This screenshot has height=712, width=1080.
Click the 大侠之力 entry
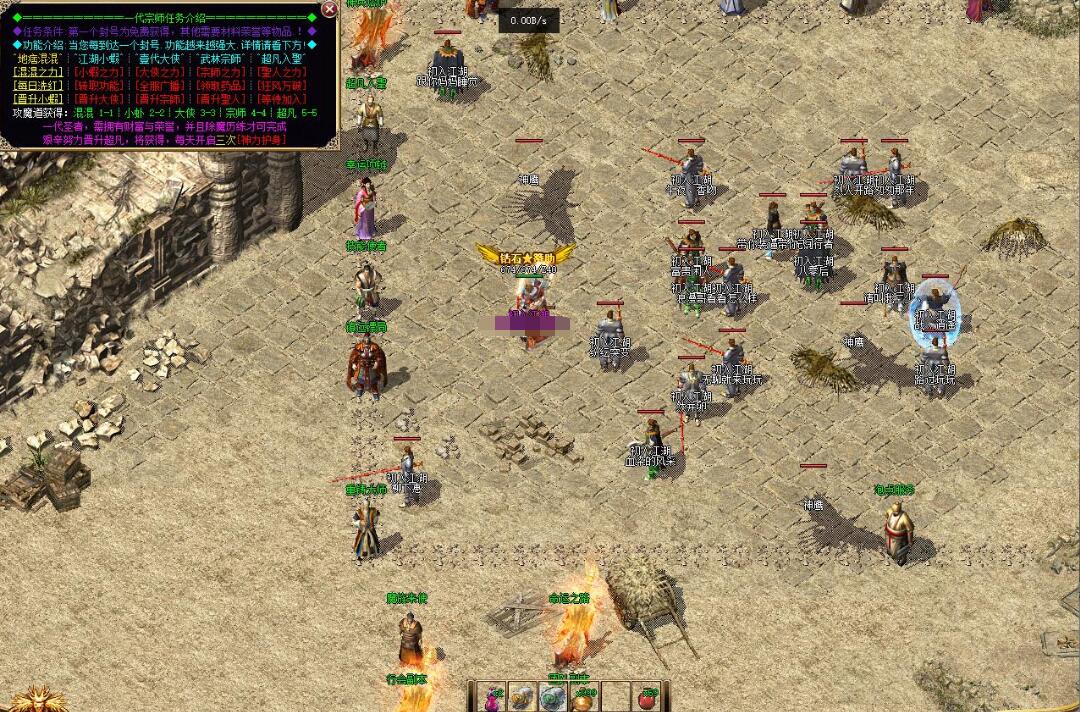click(x=160, y=72)
